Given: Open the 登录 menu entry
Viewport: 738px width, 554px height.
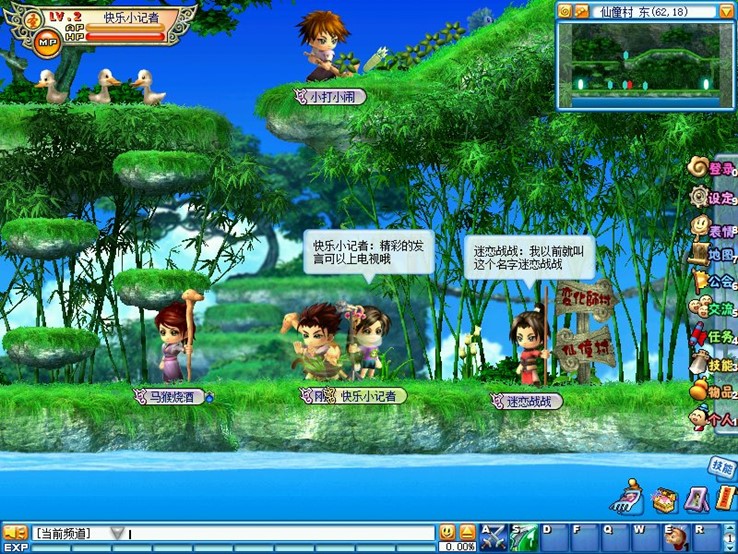Looking at the screenshot, I should point(714,168).
